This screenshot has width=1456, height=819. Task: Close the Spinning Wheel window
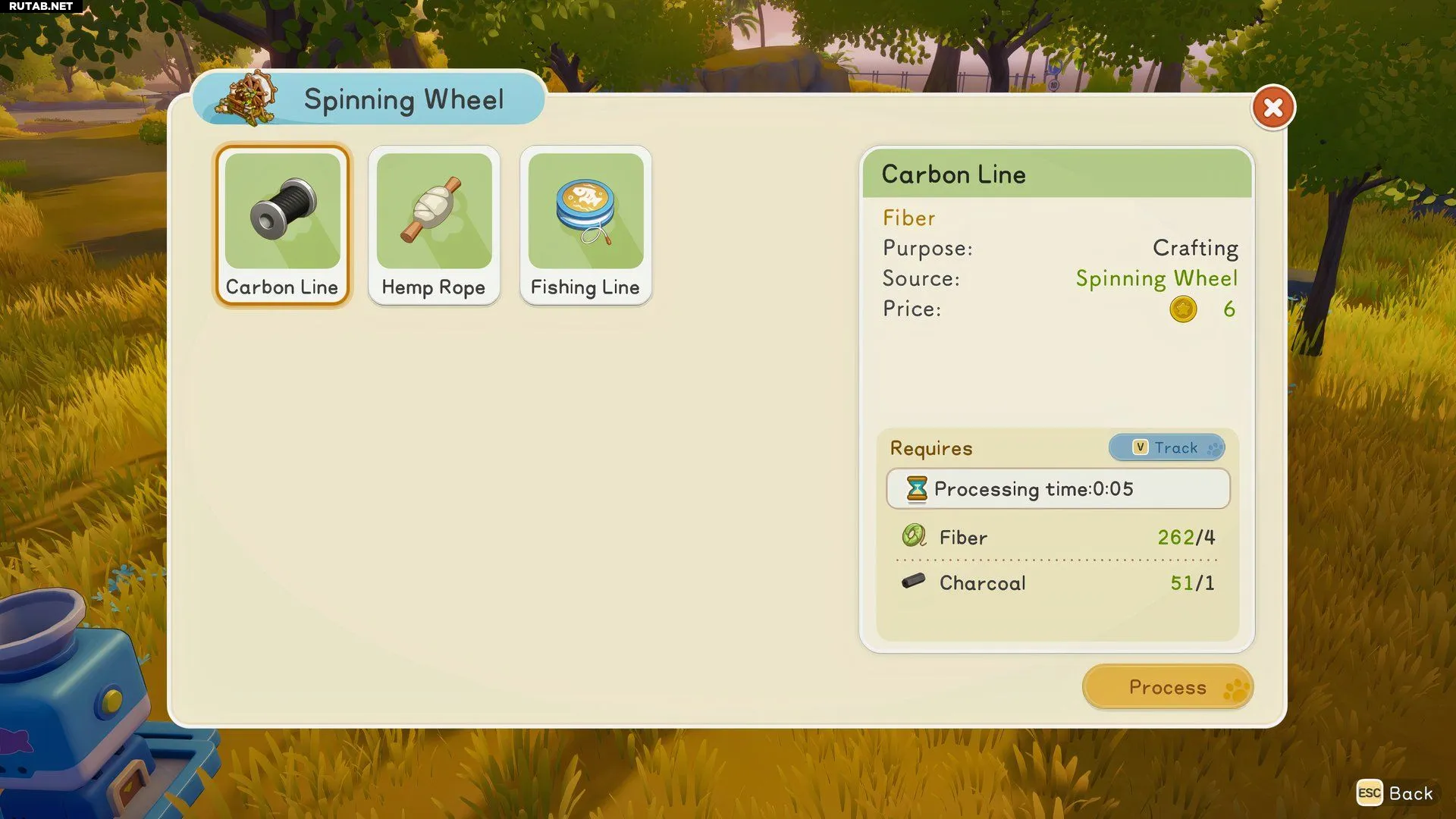pos(1273,108)
